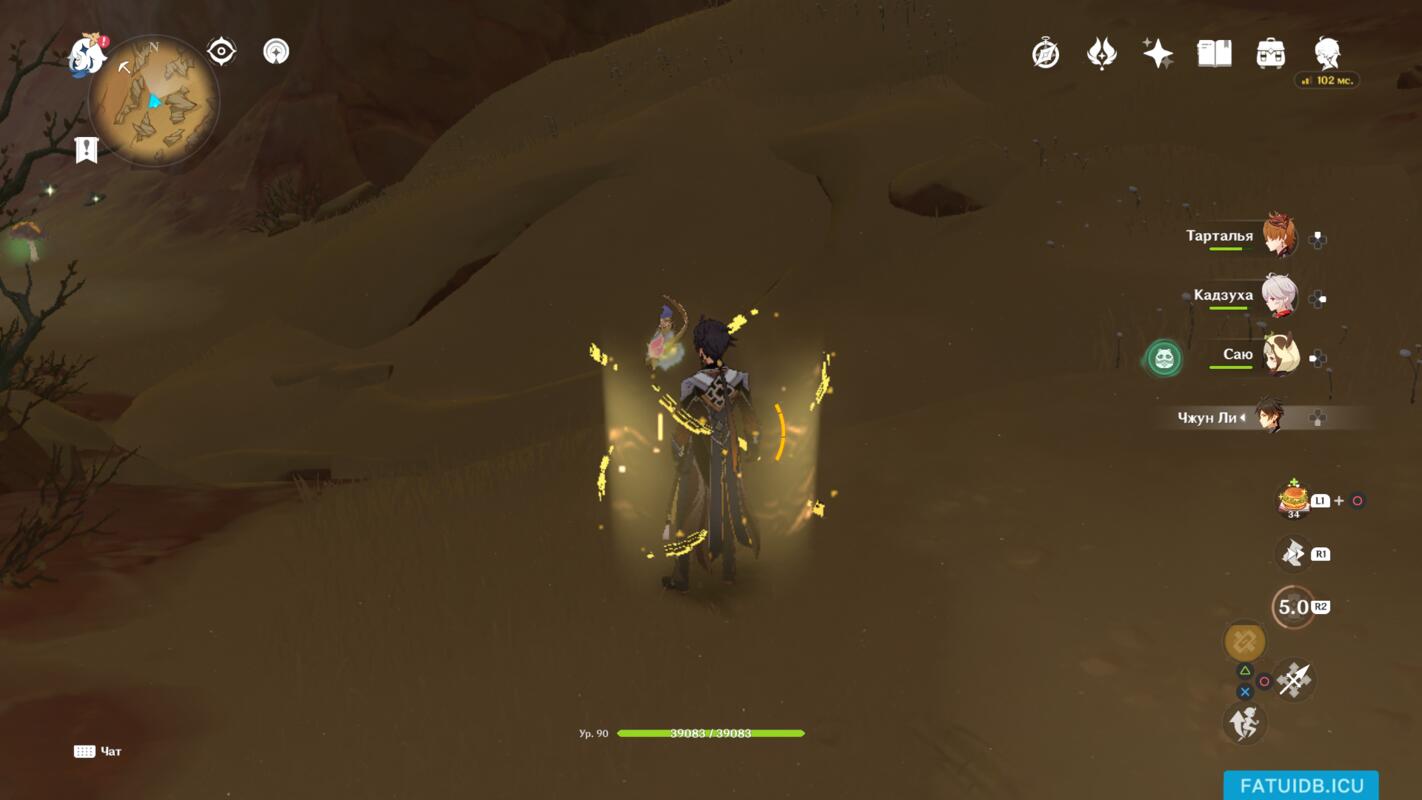Image resolution: width=1422 pixels, height=800 pixels.
Task: Open the winged battle pass icon
Action: coord(1102,53)
